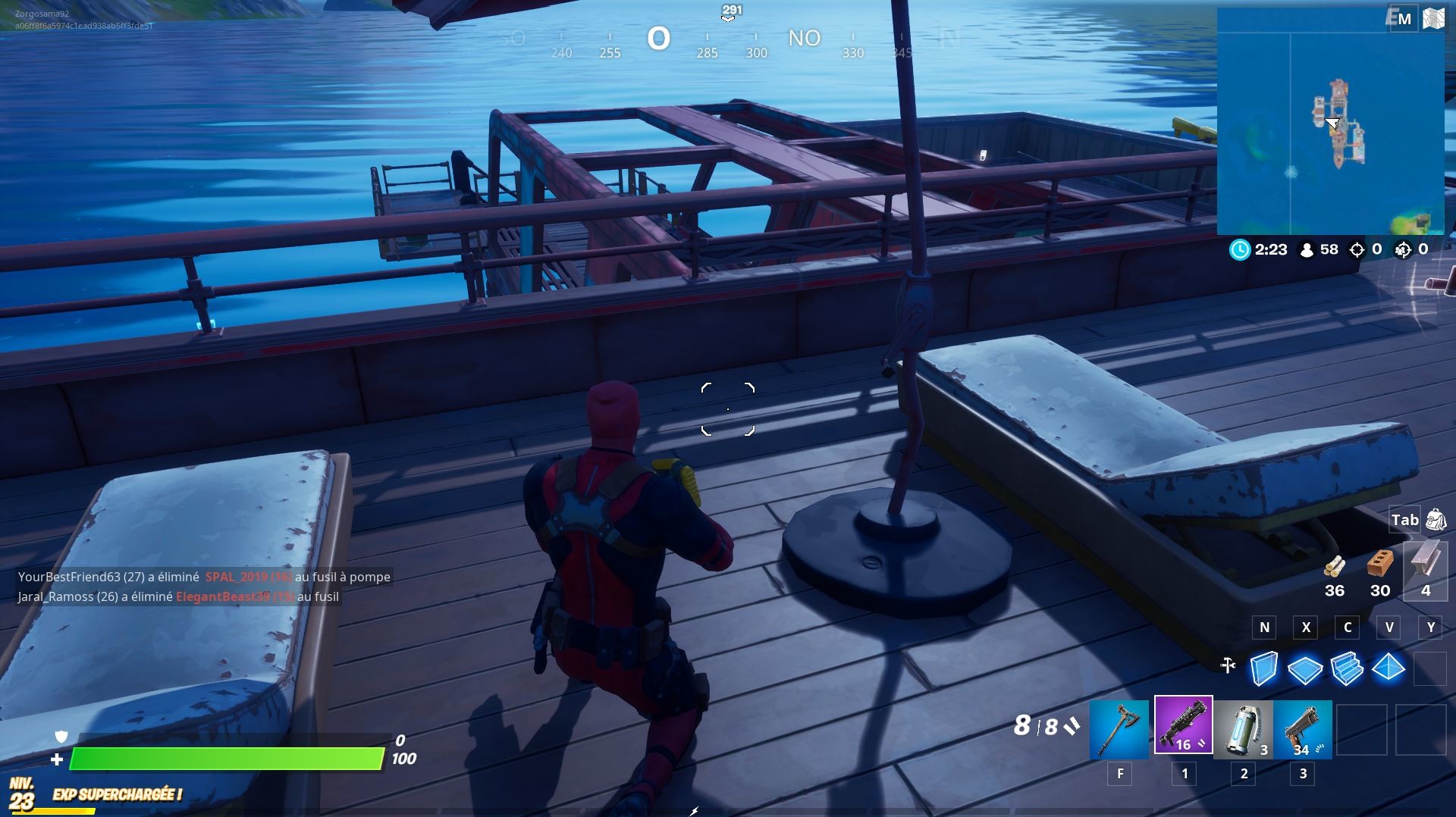Viewport: 1456px width, 817px height.
Task: Select the purple weapon in slot 1
Action: 1181,729
